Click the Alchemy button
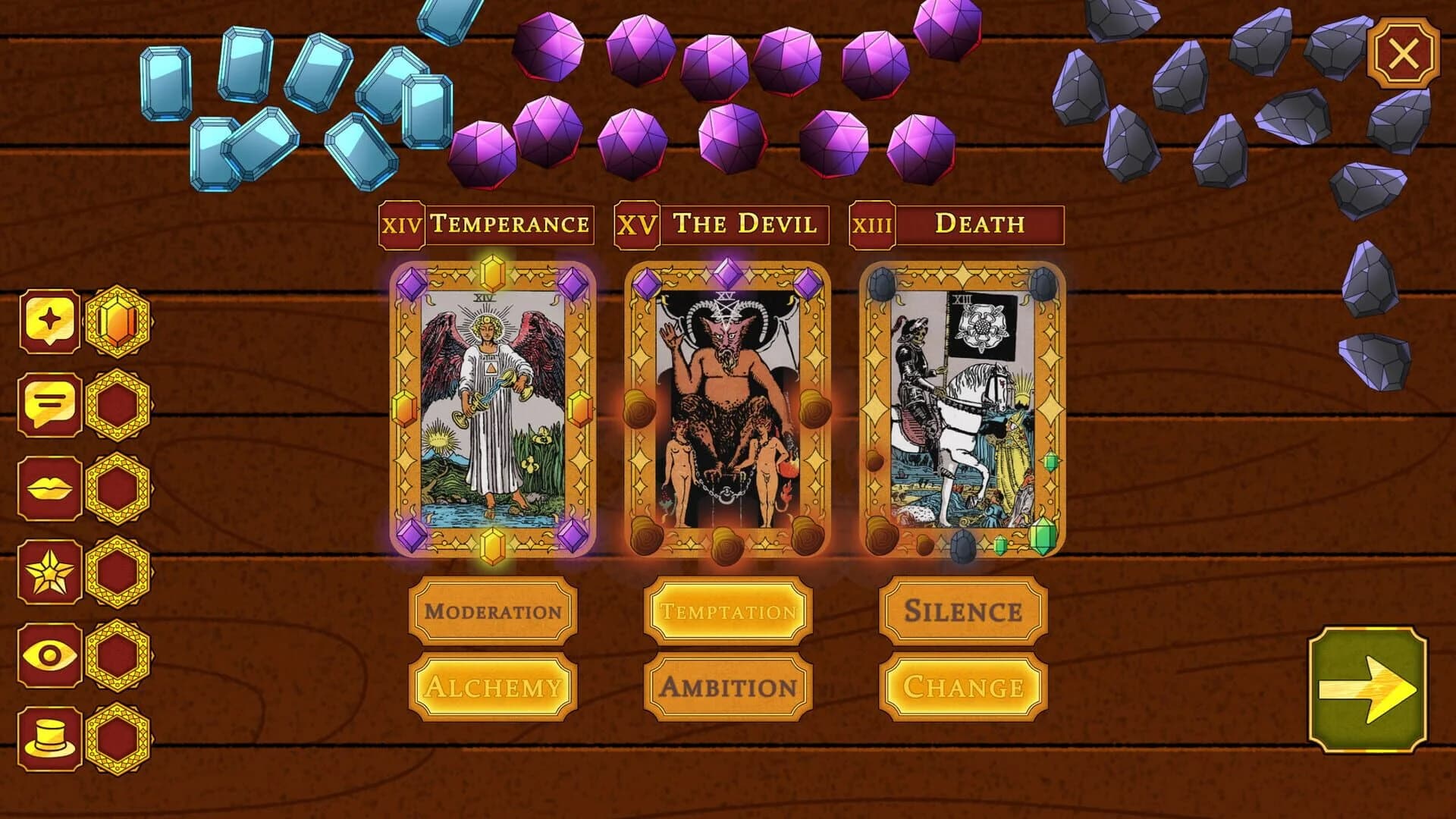 point(494,686)
